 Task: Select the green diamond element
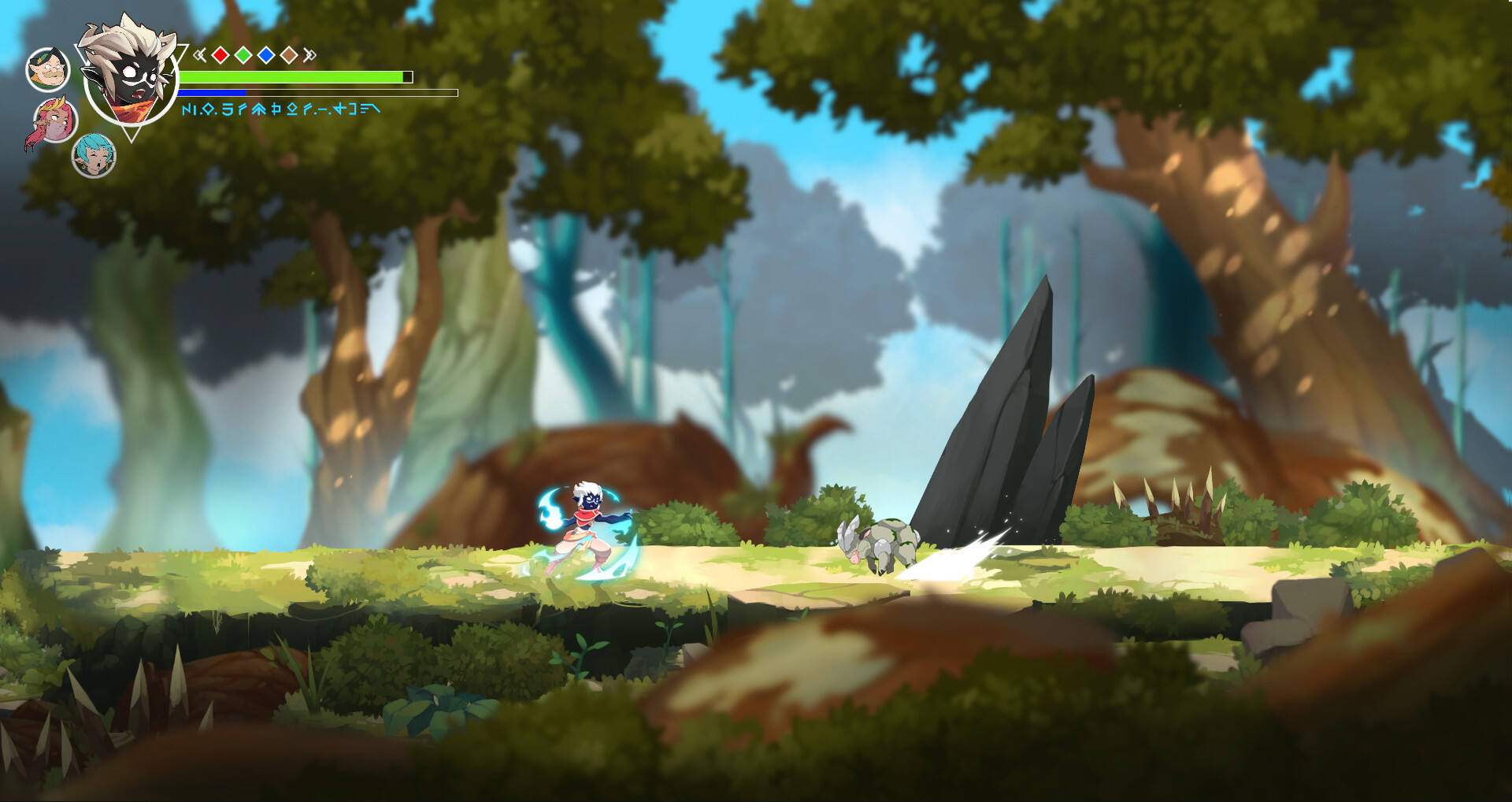(x=243, y=54)
